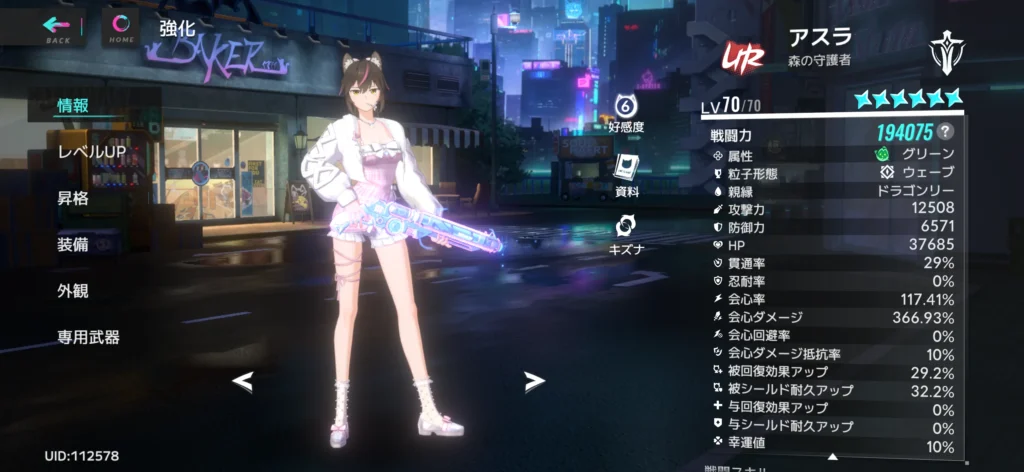The image size is (1024, 472).
Task: Open the 装備 equipment tab
Action: pos(73,244)
